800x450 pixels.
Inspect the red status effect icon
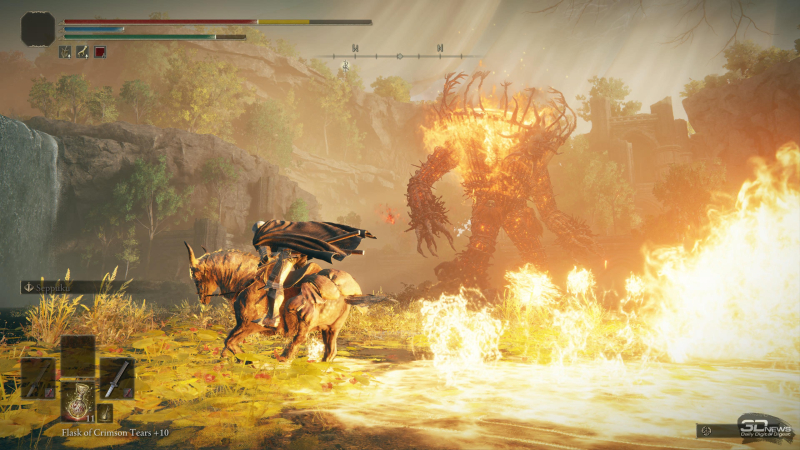coord(100,52)
